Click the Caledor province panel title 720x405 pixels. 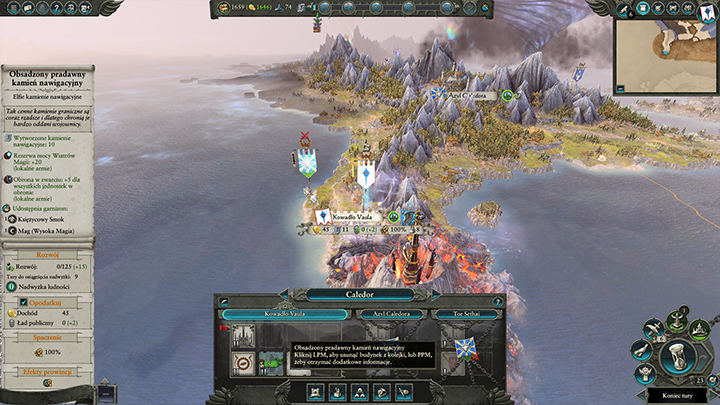coord(360,295)
